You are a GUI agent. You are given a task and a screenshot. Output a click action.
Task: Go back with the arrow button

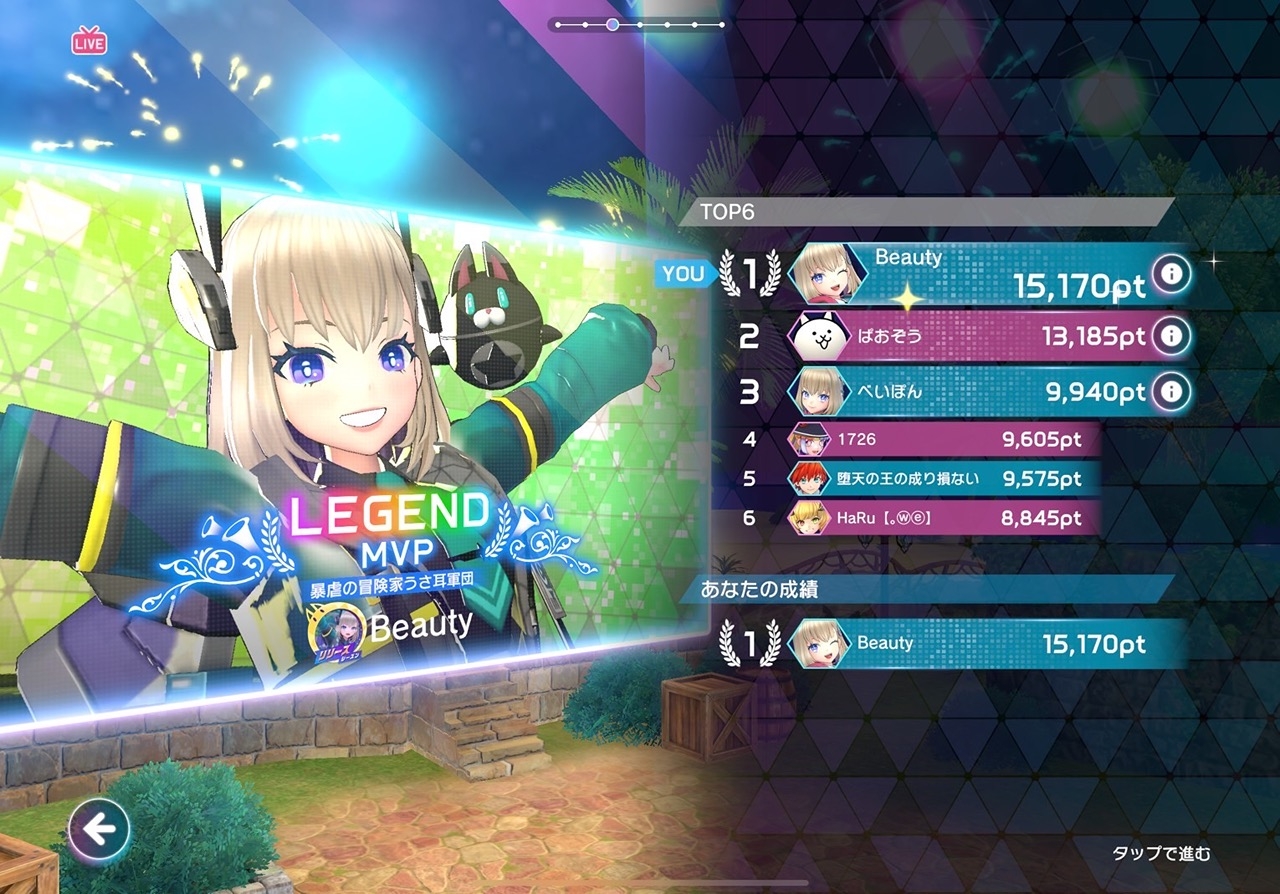99,829
